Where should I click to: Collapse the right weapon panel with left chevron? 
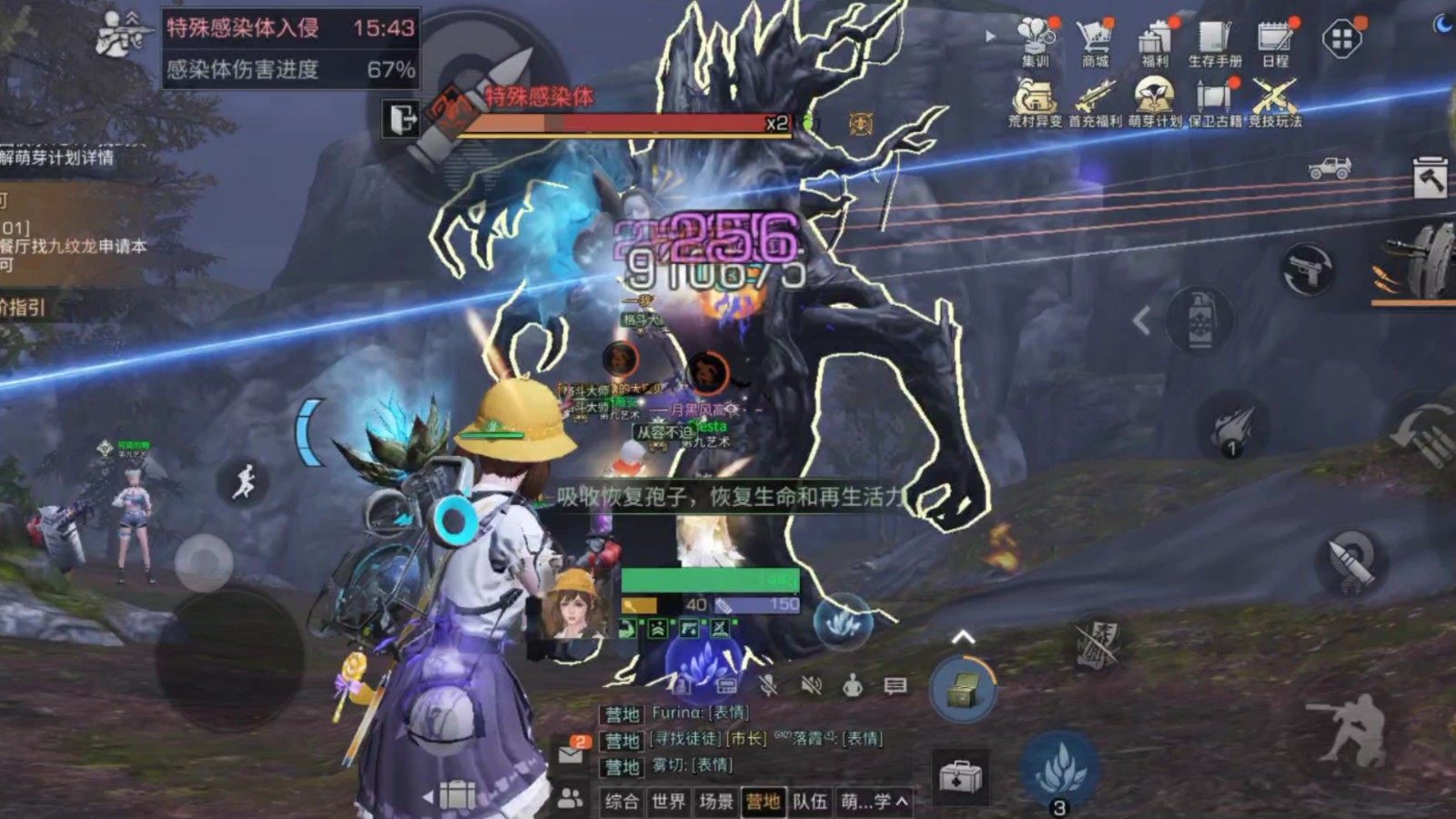pos(1142,320)
